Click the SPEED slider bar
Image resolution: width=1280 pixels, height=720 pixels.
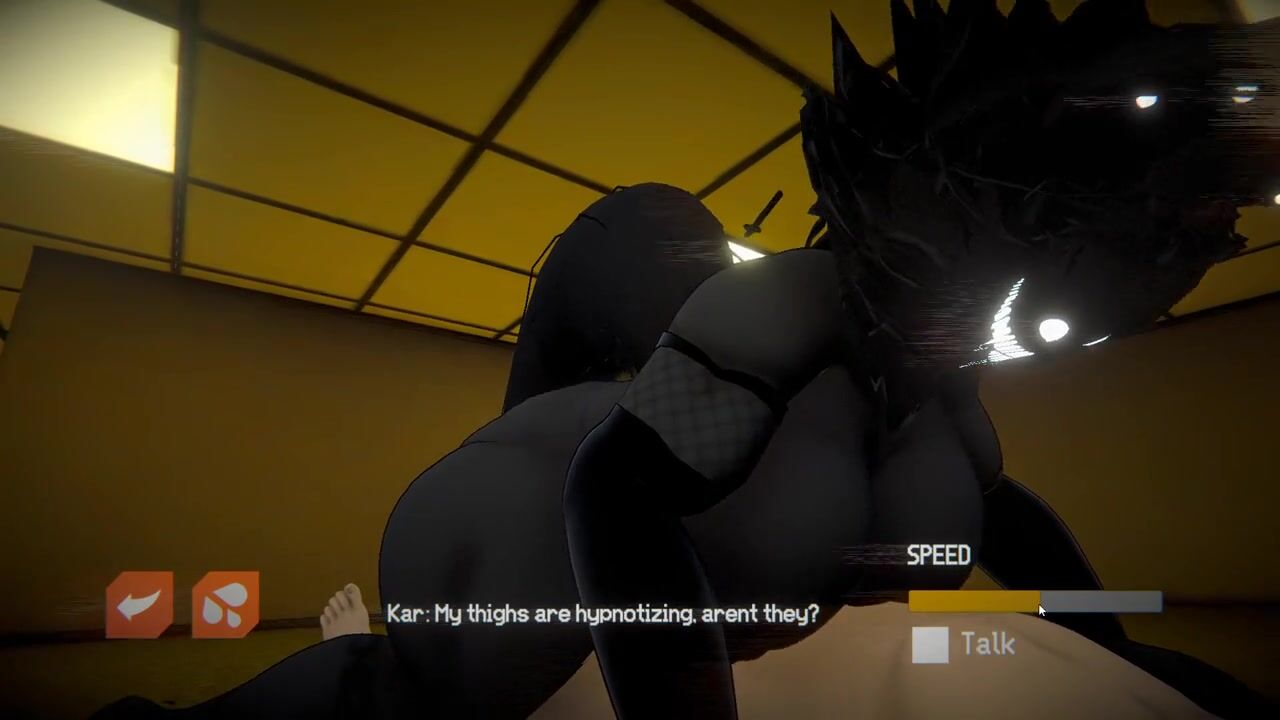[1035, 602]
